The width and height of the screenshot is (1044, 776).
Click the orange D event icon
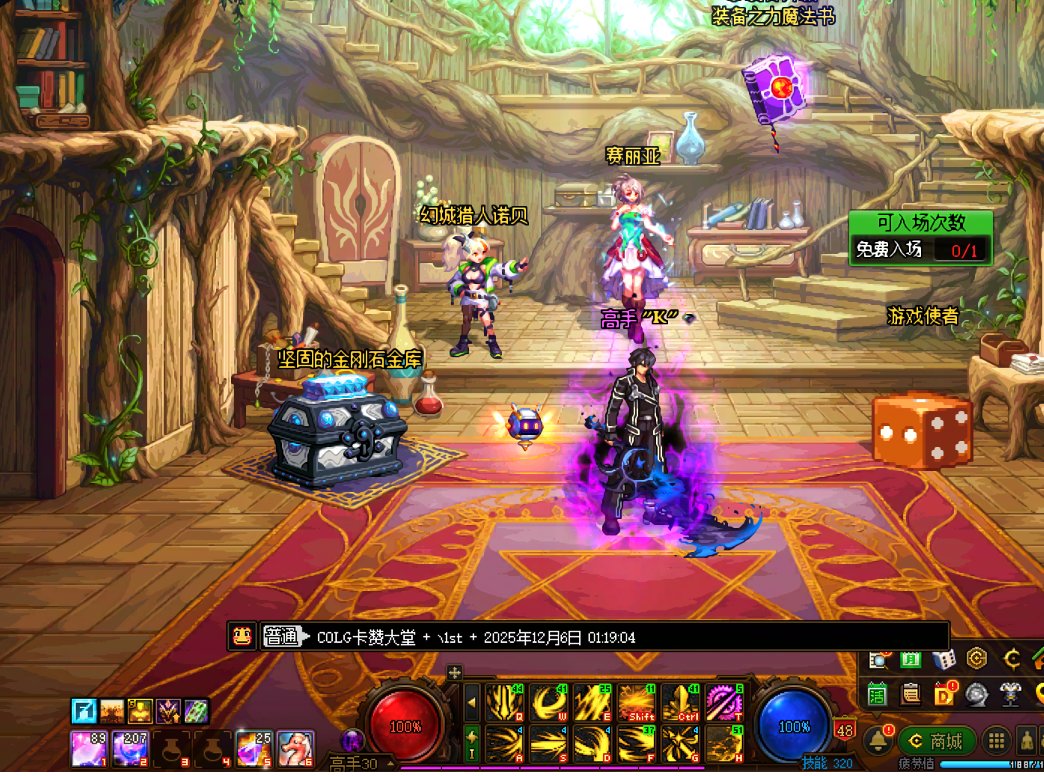[x=944, y=692]
